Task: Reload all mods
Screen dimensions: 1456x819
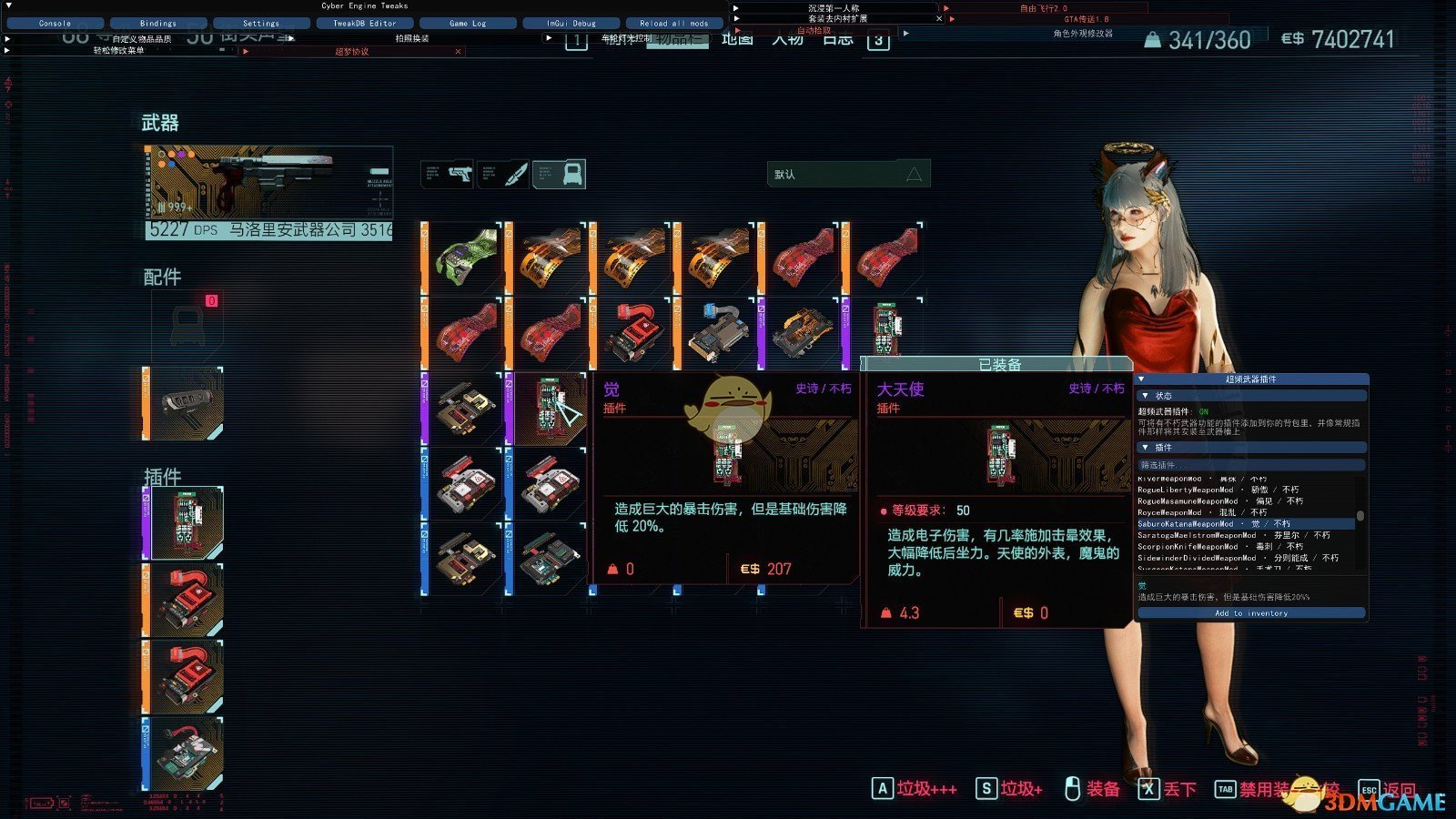Action: [x=673, y=23]
